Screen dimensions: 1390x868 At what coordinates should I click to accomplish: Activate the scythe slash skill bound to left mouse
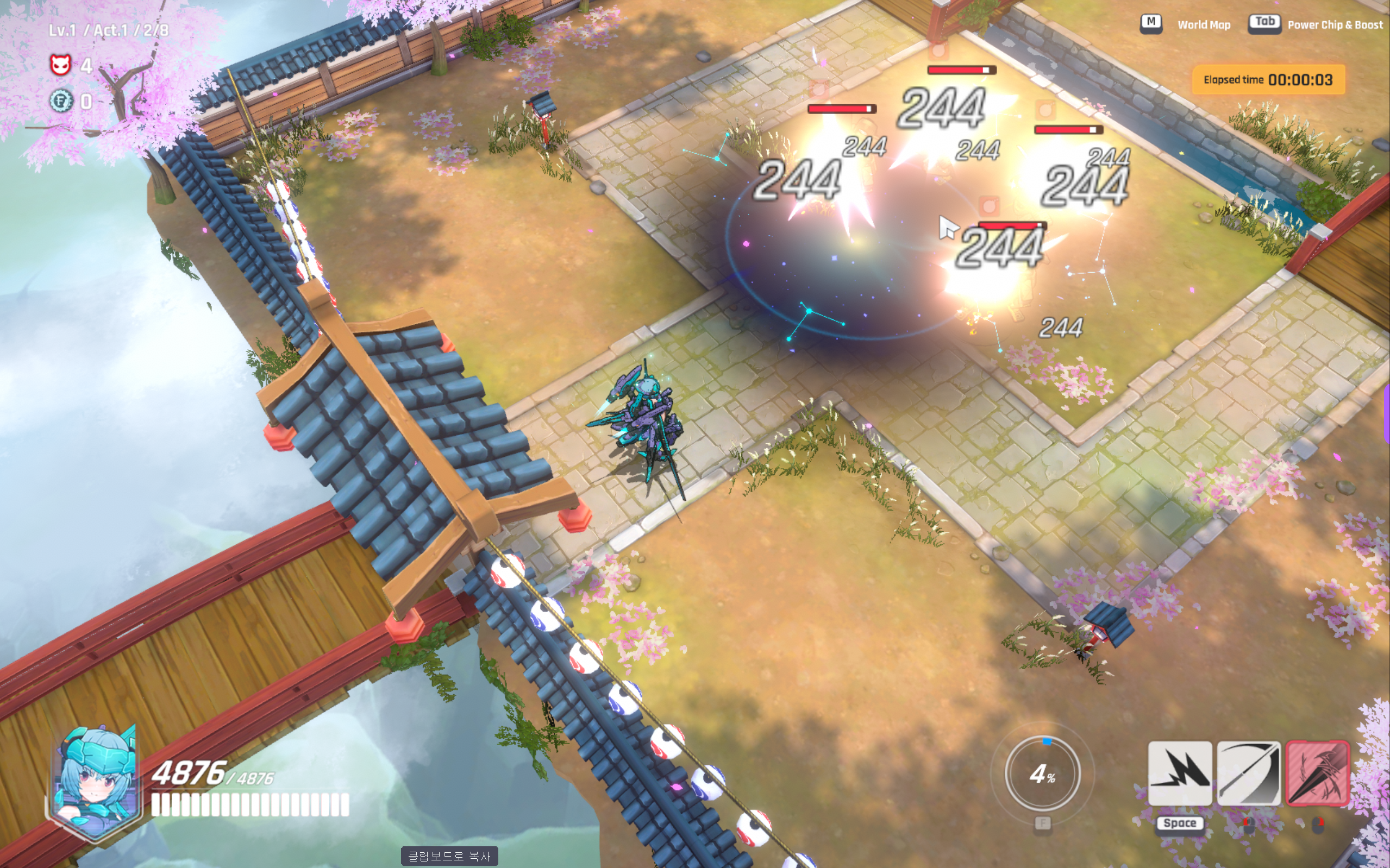coord(1249,772)
